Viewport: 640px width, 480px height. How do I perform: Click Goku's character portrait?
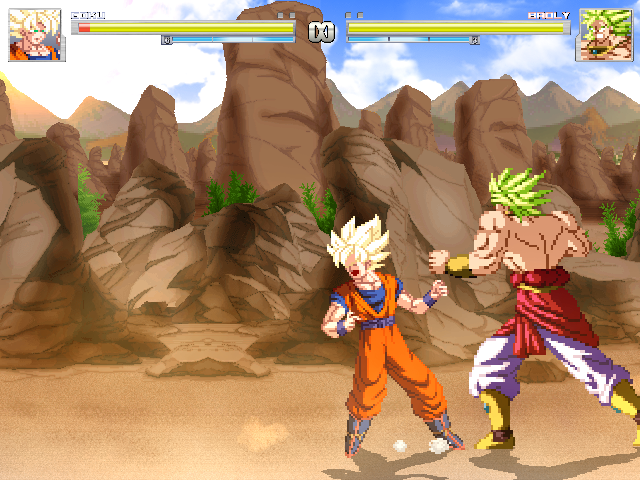[x=36, y=35]
